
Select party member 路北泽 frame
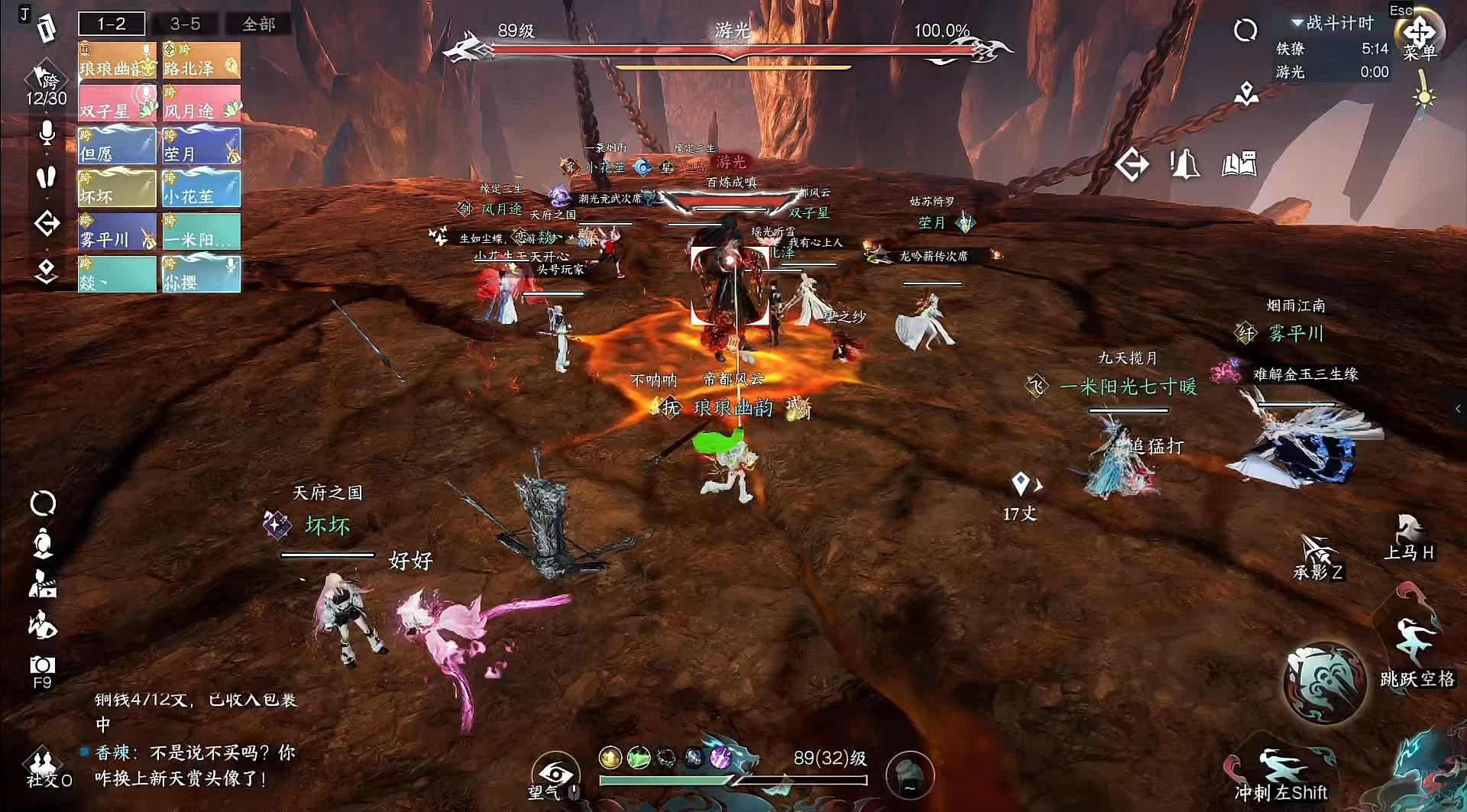point(202,60)
